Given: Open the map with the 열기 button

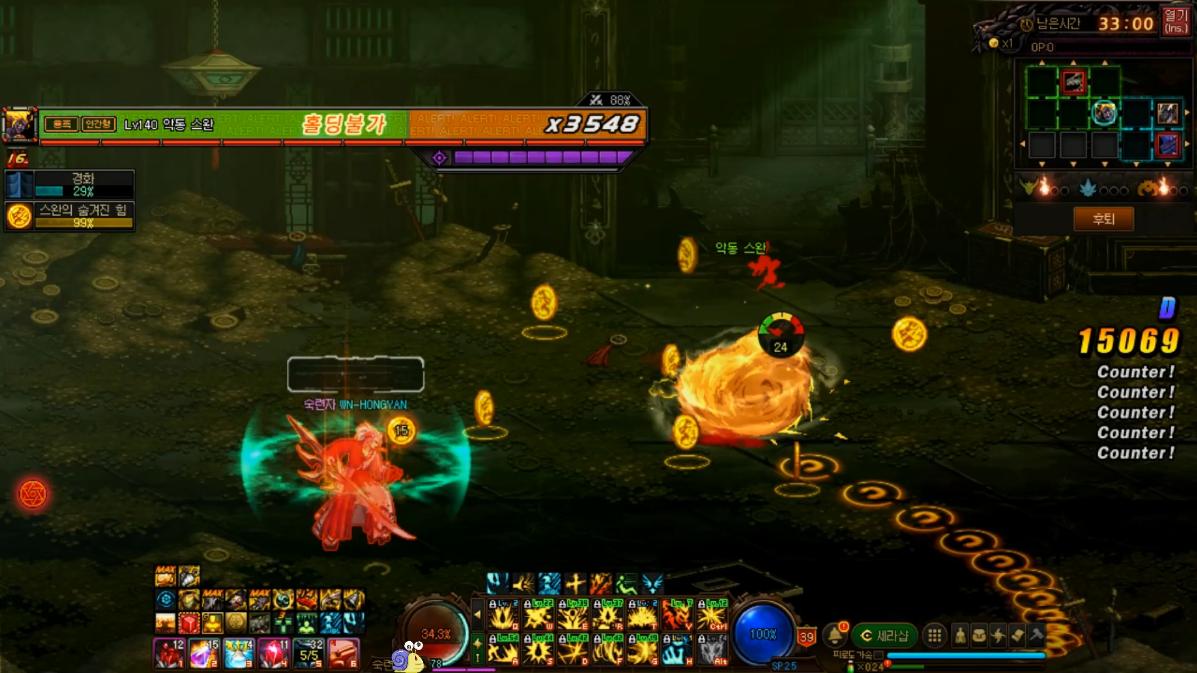Looking at the screenshot, I should (x=1175, y=21).
